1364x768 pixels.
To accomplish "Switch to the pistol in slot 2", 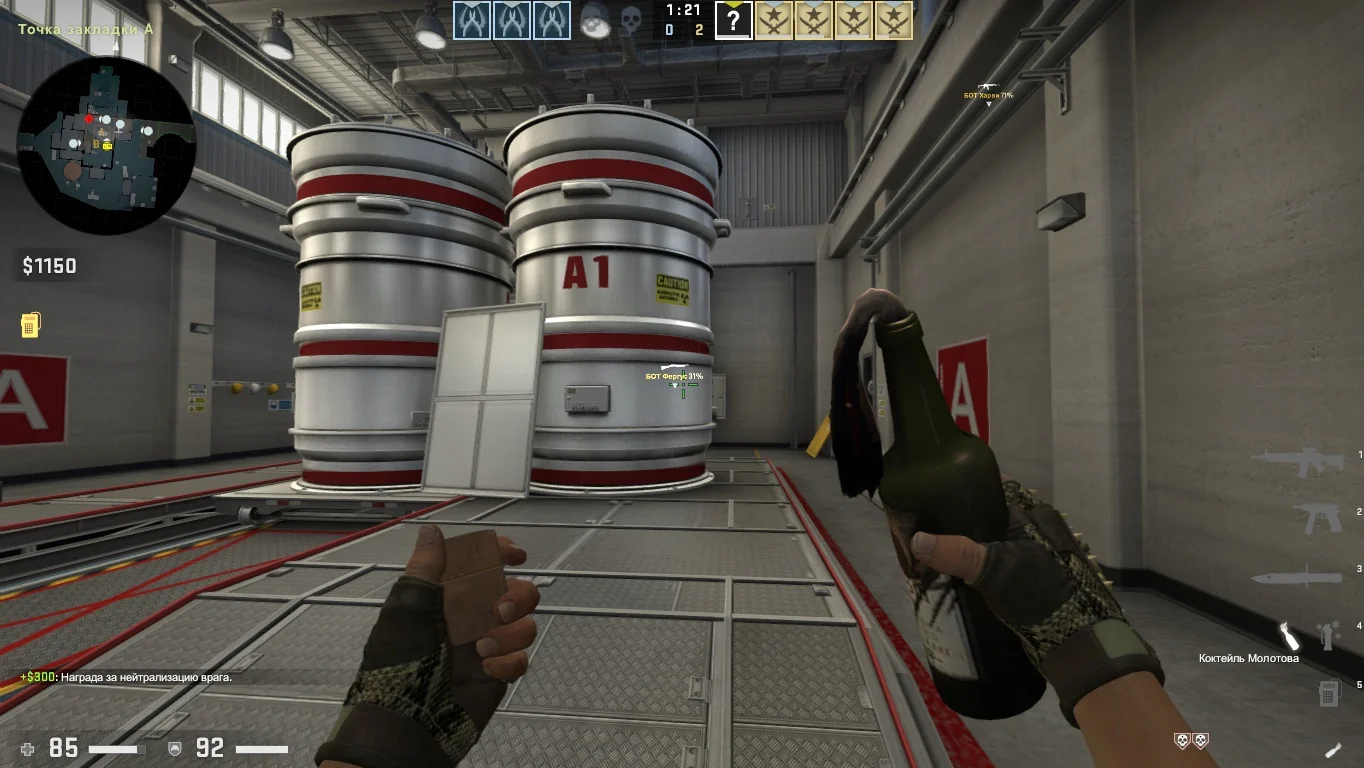I will click(1318, 517).
